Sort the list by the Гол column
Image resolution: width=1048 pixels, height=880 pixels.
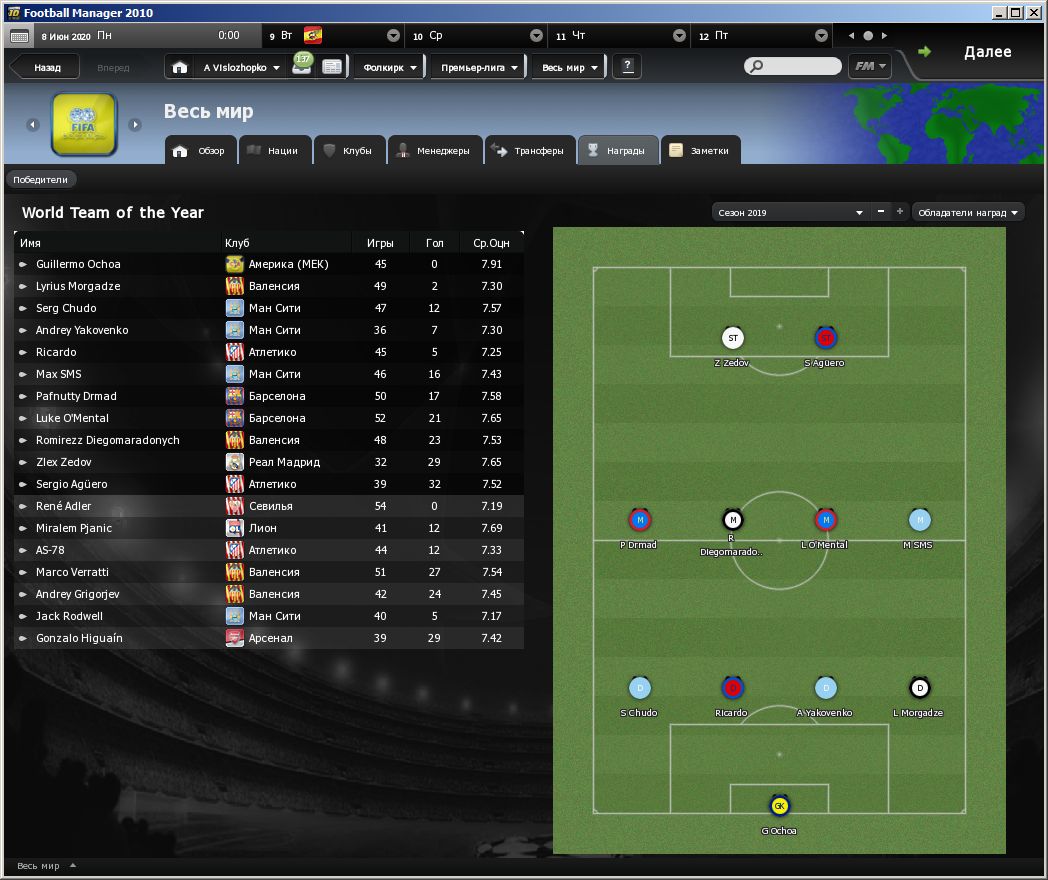coord(434,243)
